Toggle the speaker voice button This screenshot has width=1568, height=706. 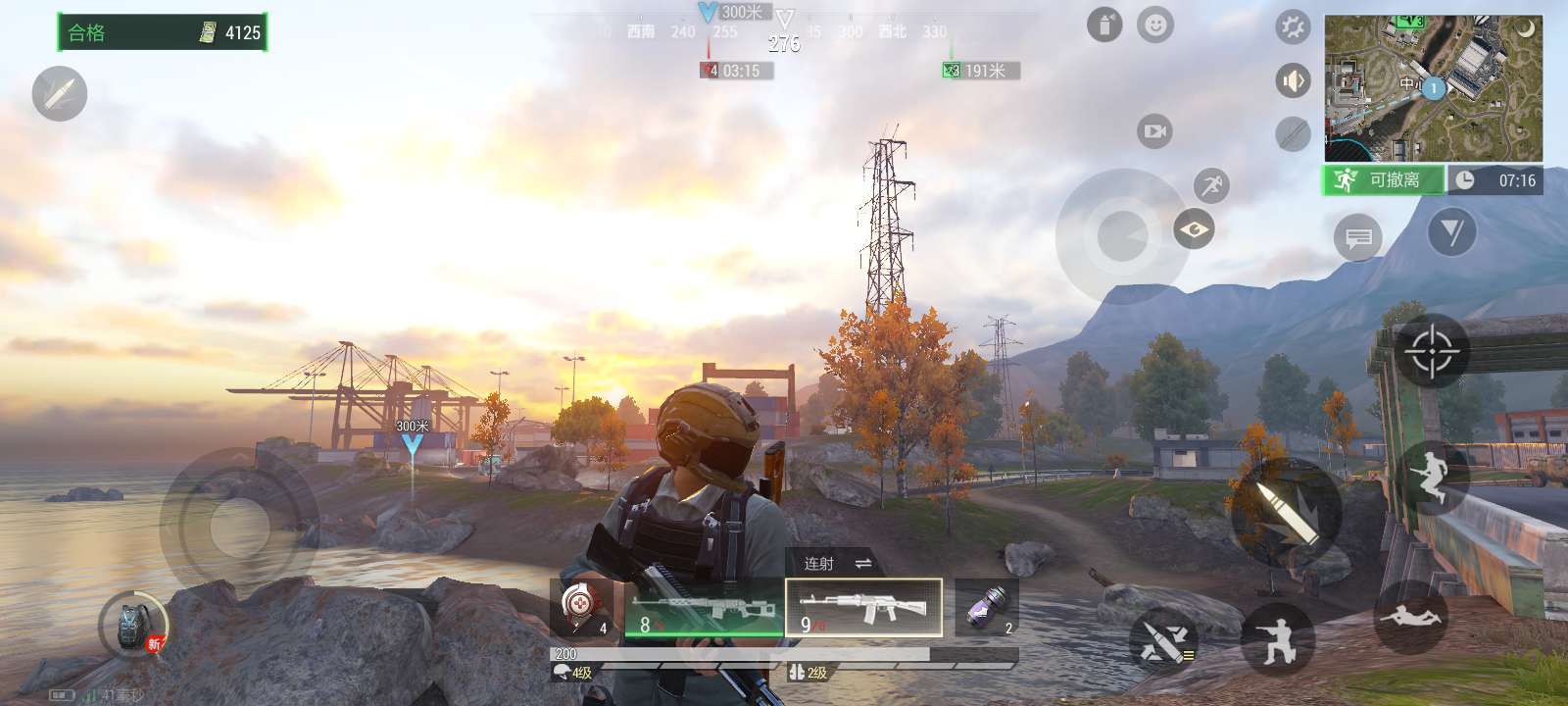[1293, 80]
